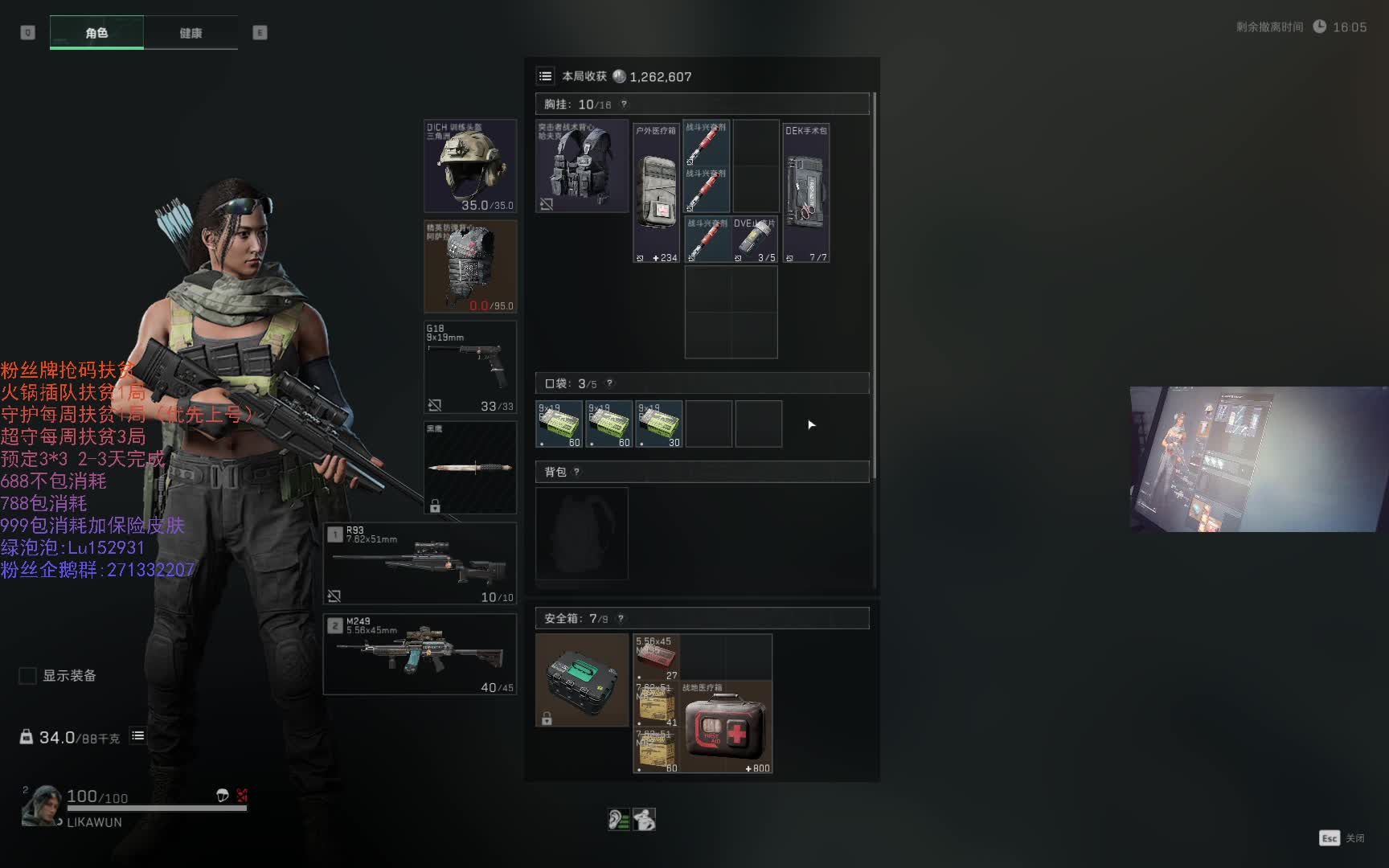Image resolution: width=1389 pixels, height=868 pixels.
Task: Open the 本局收获 loot list icon
Action: click(x=546, y=76)
